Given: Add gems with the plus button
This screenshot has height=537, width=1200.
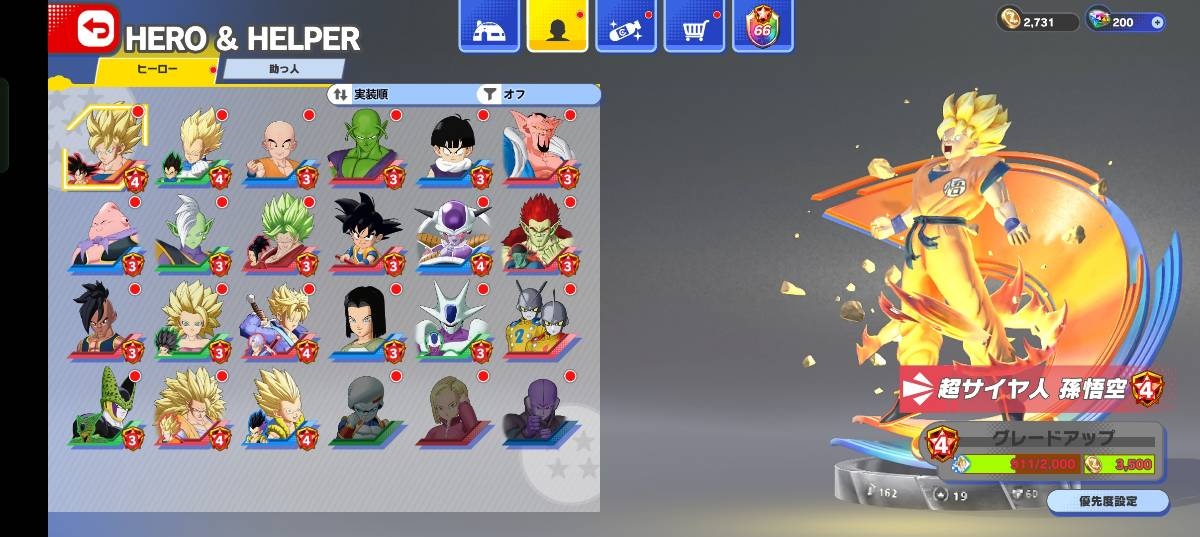Looking at the screenshot, I should point(1158,22).
